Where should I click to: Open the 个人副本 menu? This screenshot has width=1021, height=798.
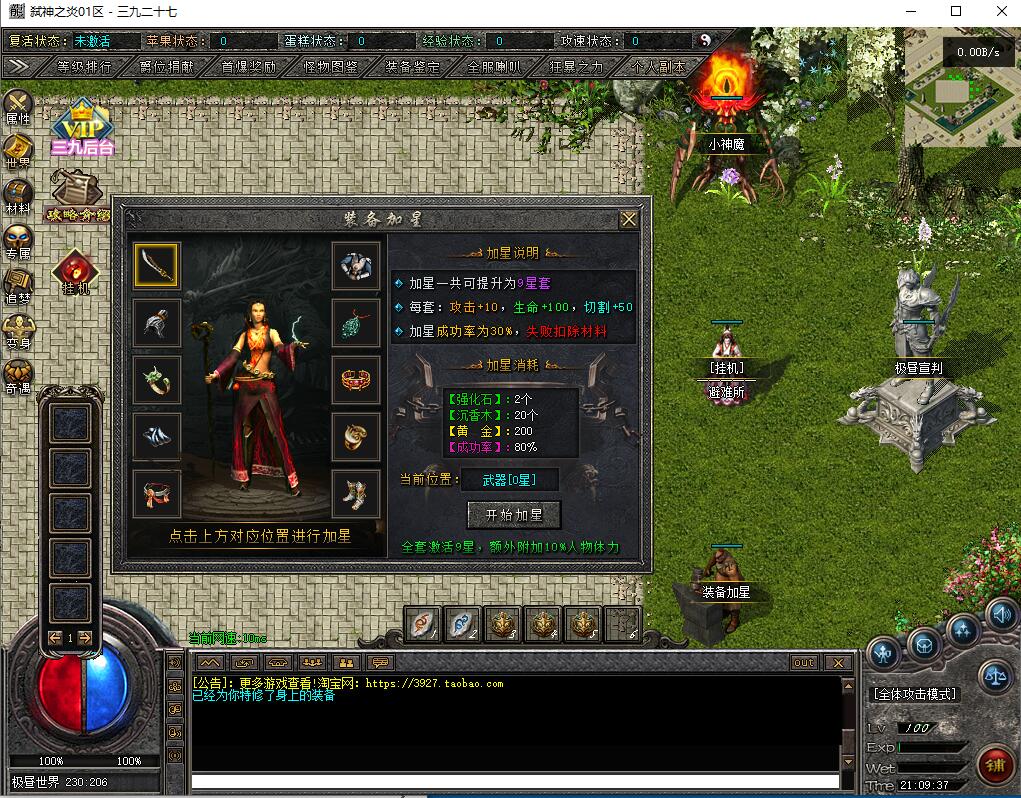pos(658,67)
